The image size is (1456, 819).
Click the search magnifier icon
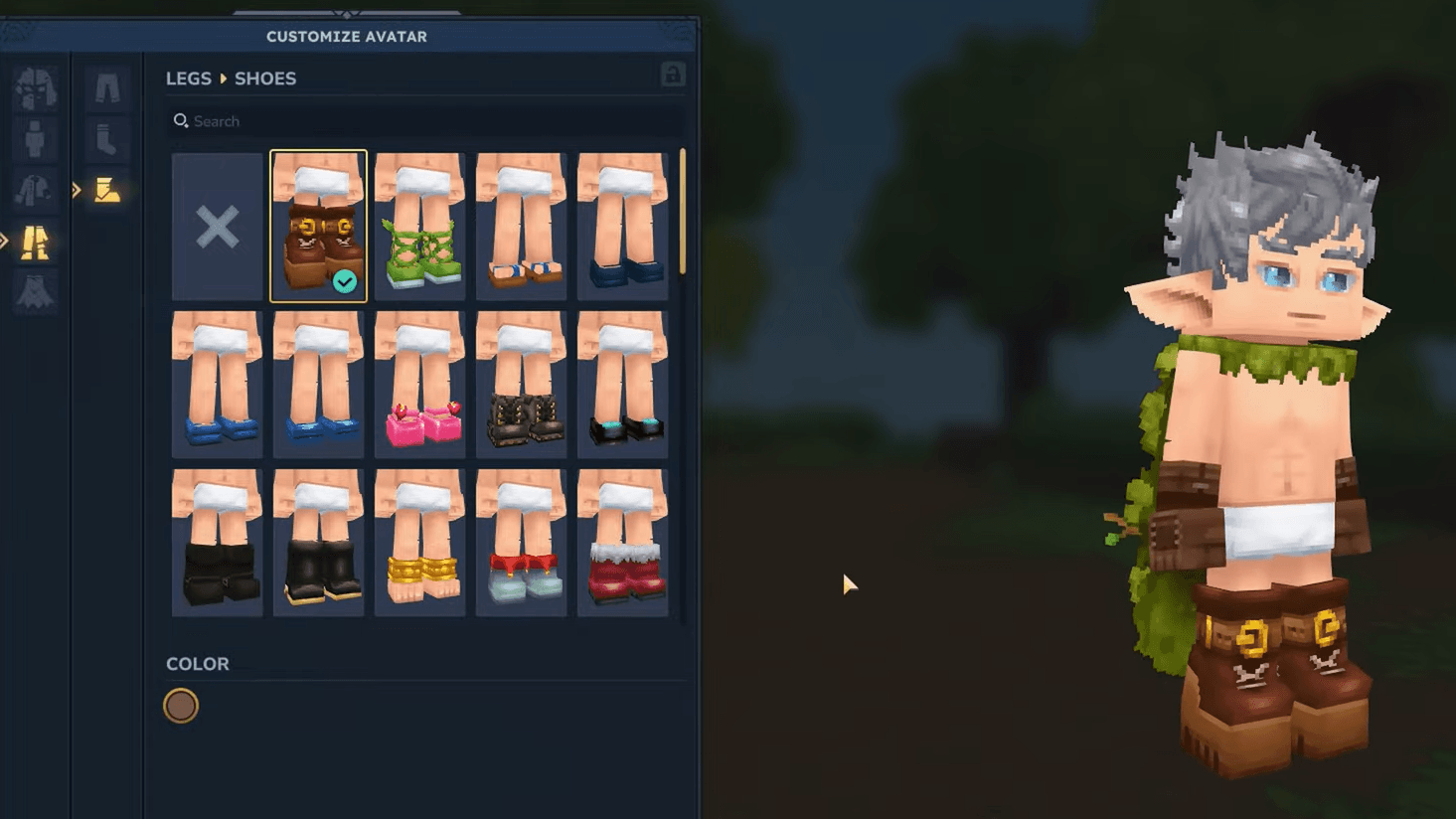point(181,120)
